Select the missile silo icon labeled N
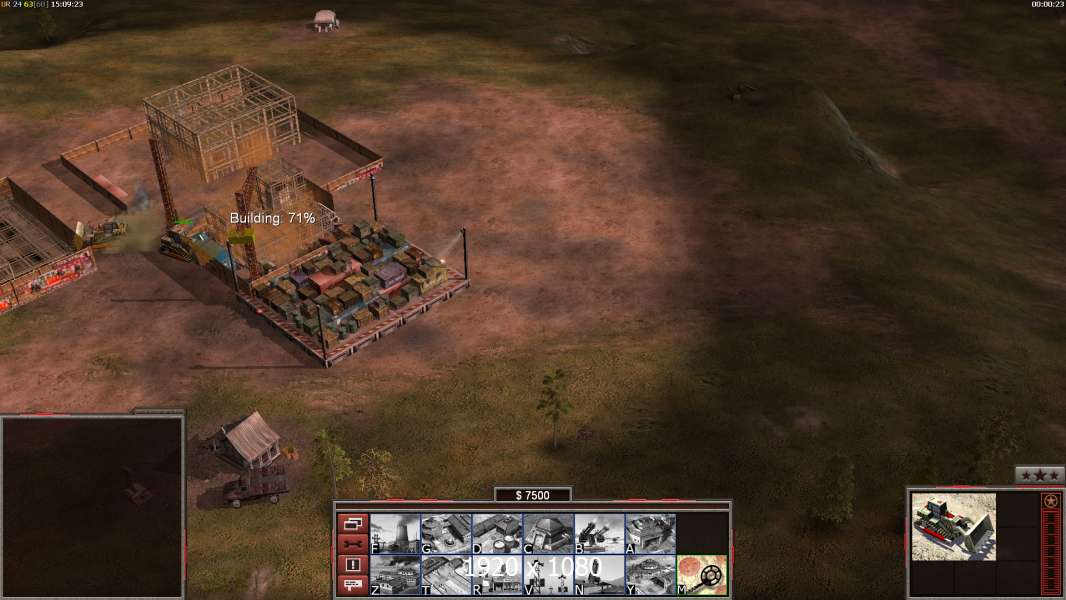Screen dimensions: 1066x600 [599, 575]
